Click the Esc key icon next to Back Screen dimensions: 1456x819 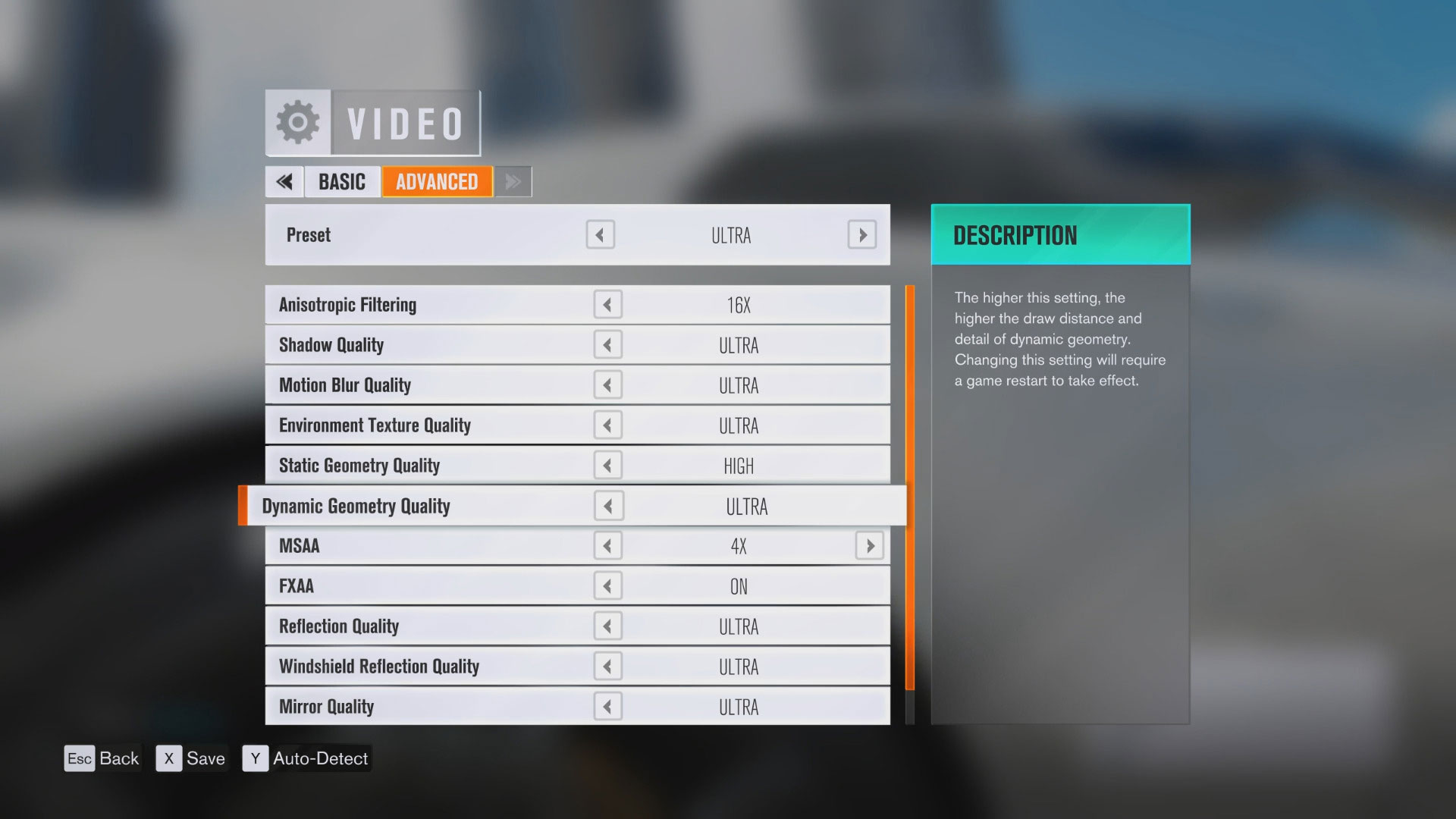tap(80, 758)
